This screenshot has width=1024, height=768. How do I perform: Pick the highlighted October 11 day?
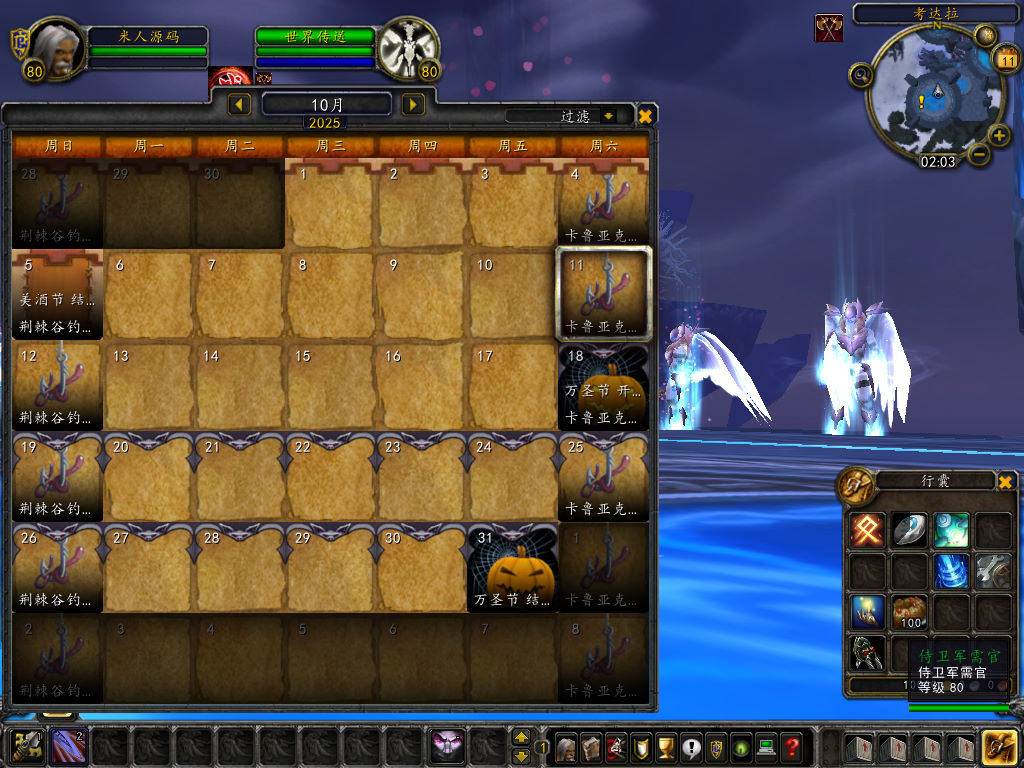tap(604, 295)
